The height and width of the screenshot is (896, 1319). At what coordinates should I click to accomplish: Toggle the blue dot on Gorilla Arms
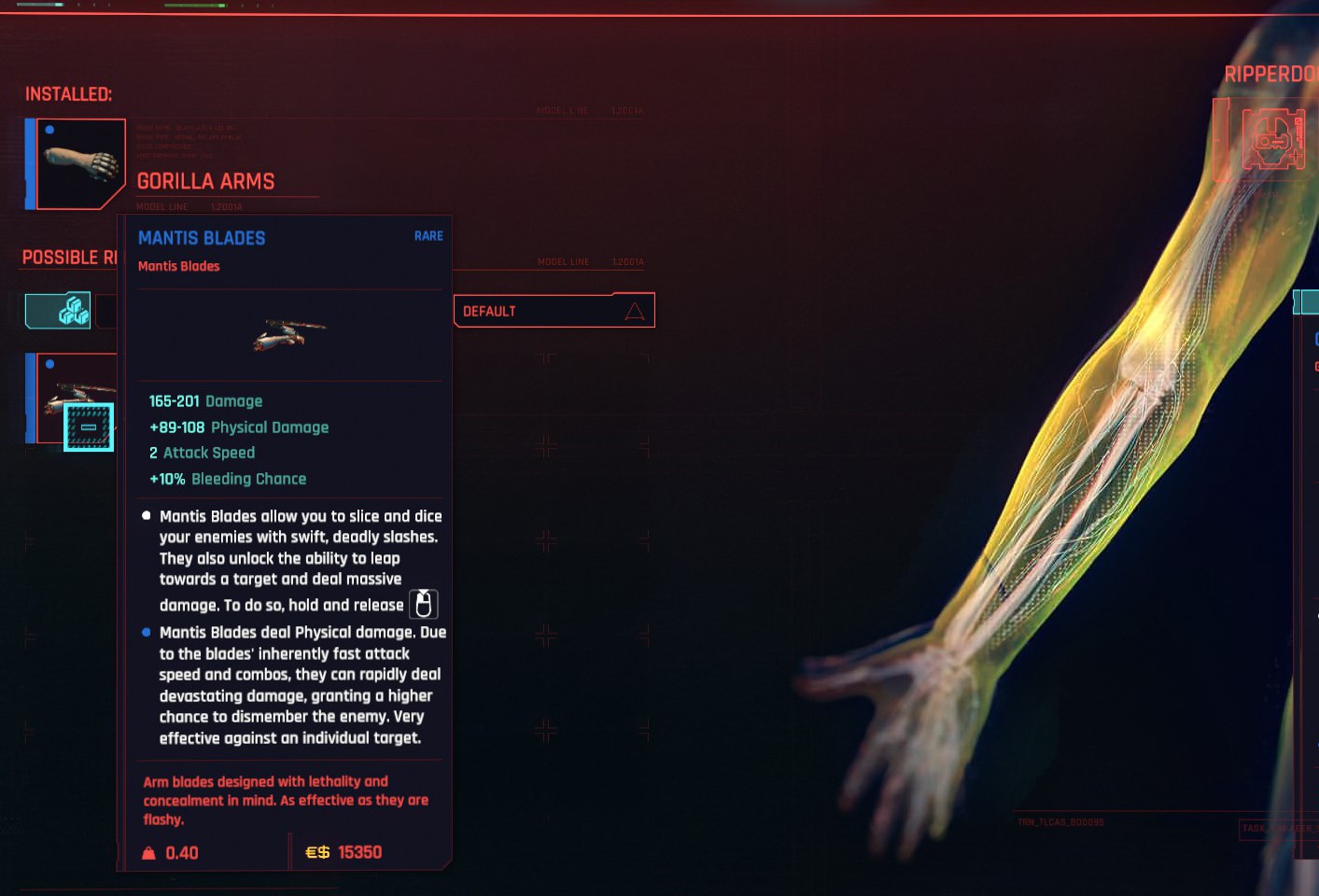(49, 130)
